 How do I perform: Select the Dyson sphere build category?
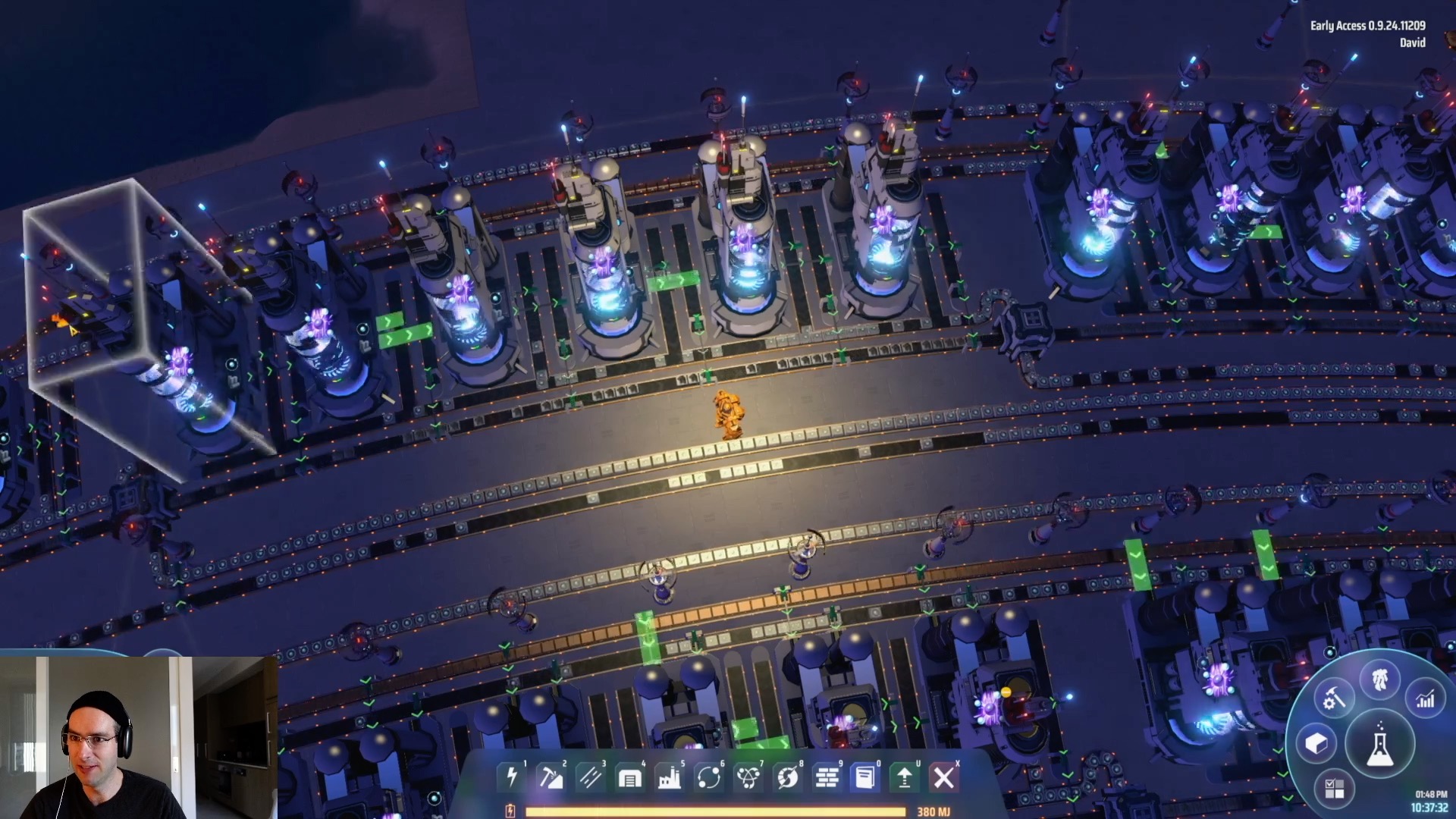tap(788, 777)
